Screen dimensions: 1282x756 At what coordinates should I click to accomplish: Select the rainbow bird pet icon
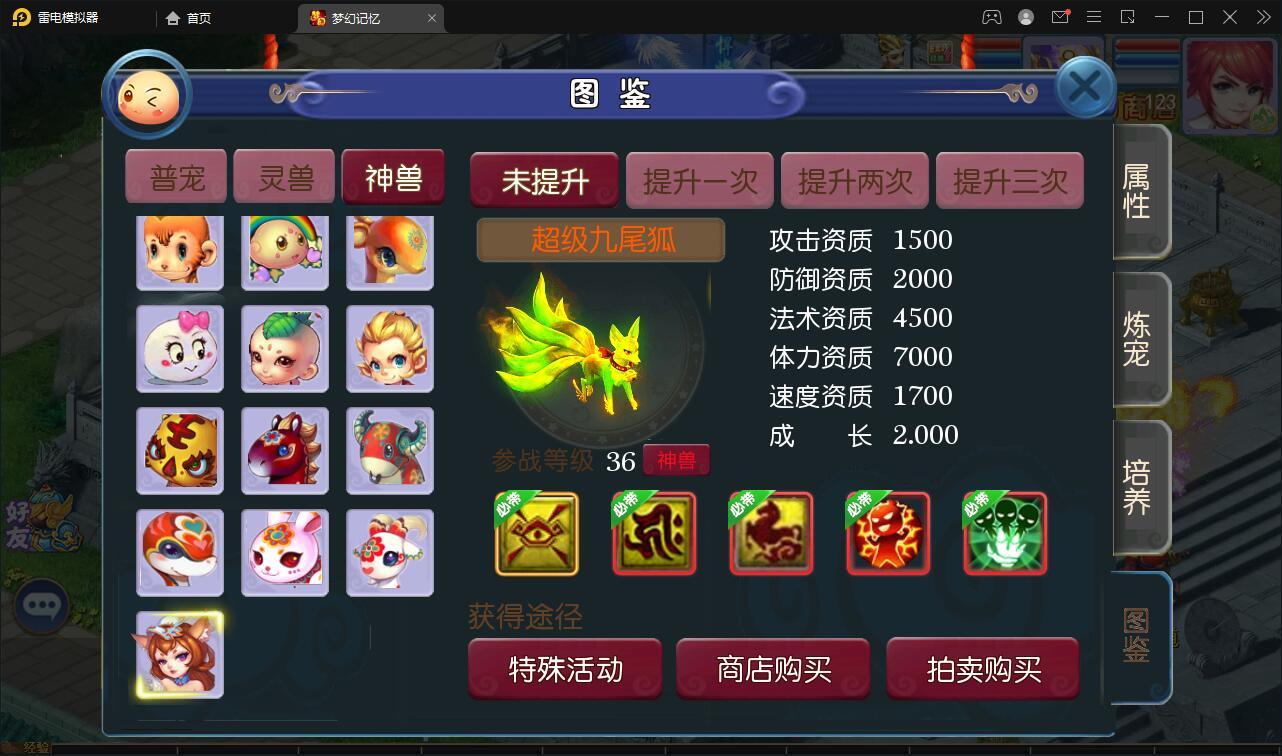(284, 251)
